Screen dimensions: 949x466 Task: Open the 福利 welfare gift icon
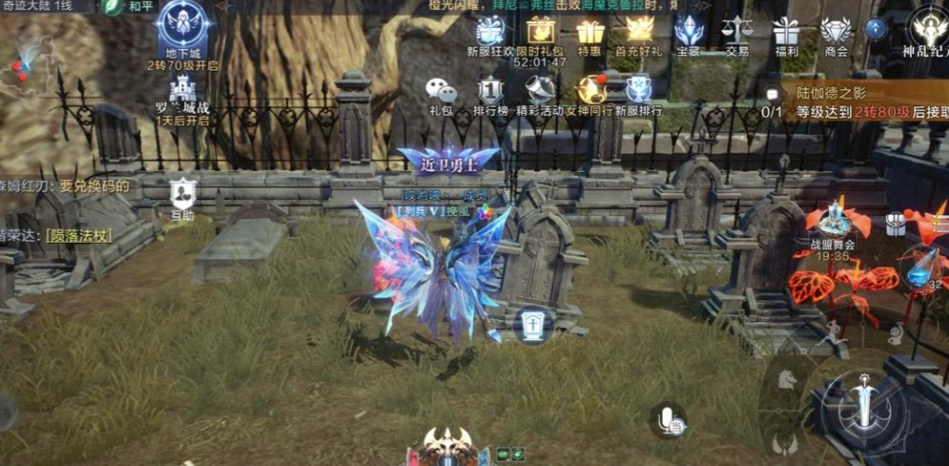click(786, 32)
